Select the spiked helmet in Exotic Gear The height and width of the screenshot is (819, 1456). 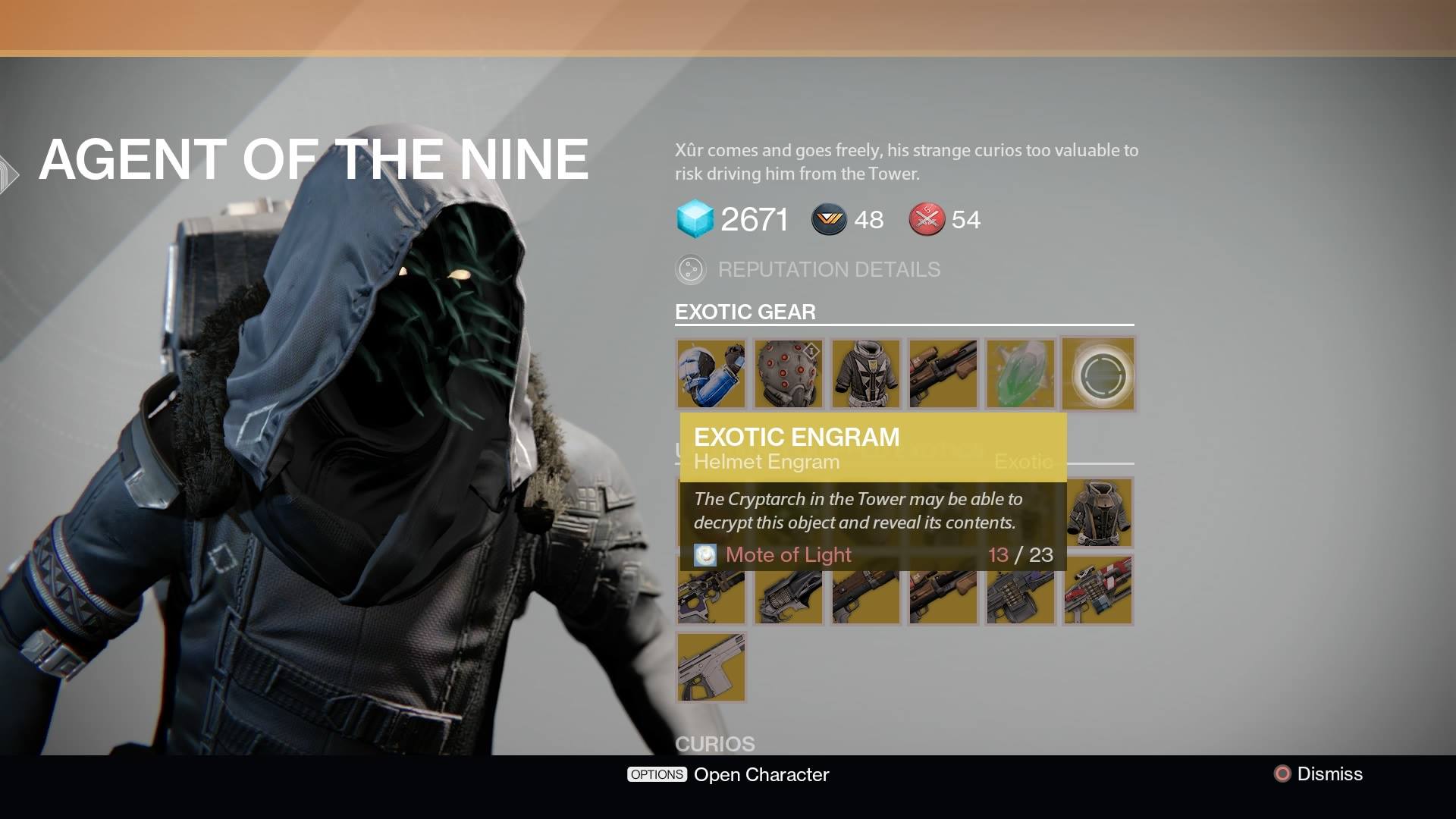(788, 374)
